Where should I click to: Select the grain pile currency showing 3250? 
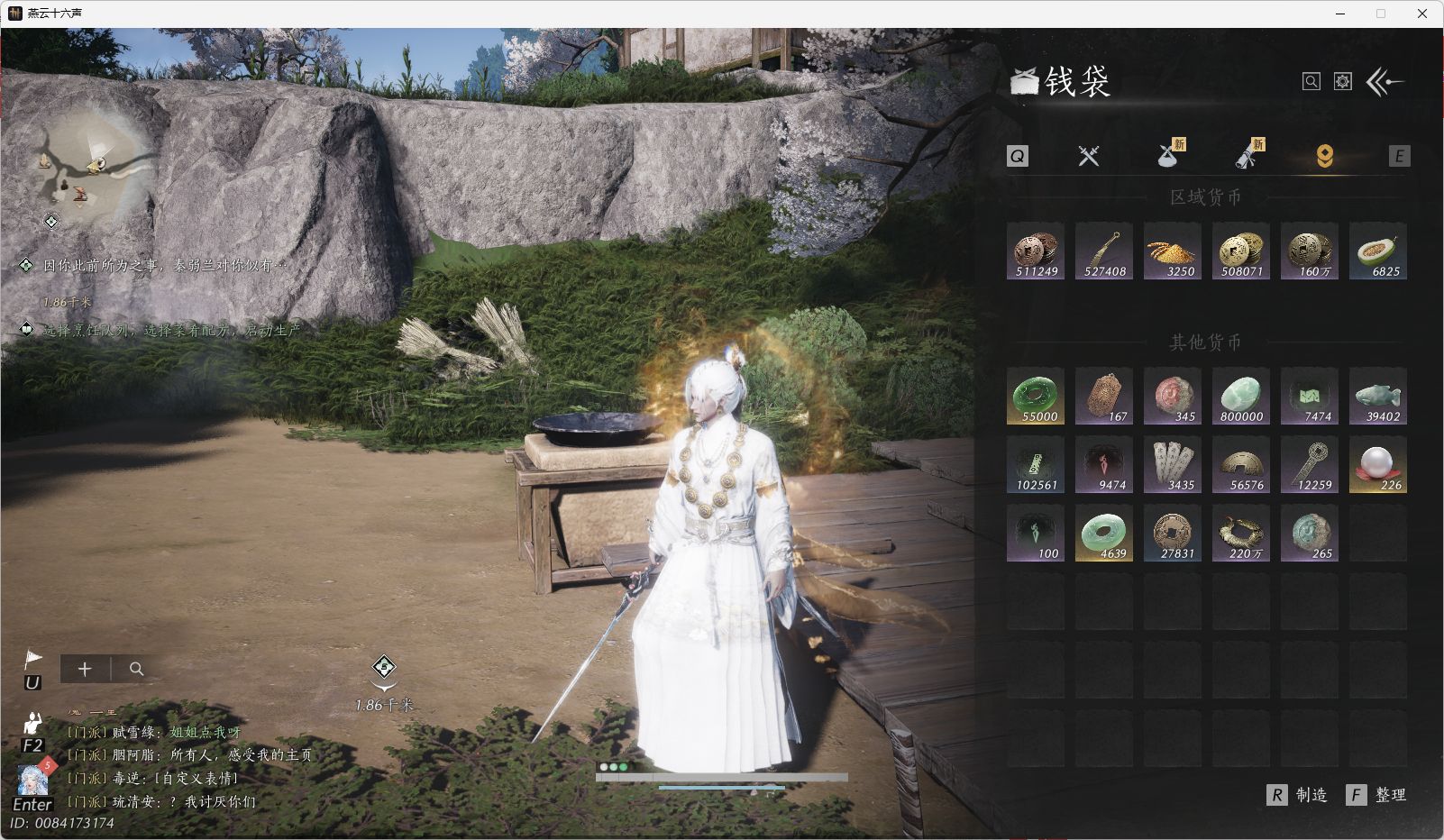[x=1173, y=251]
